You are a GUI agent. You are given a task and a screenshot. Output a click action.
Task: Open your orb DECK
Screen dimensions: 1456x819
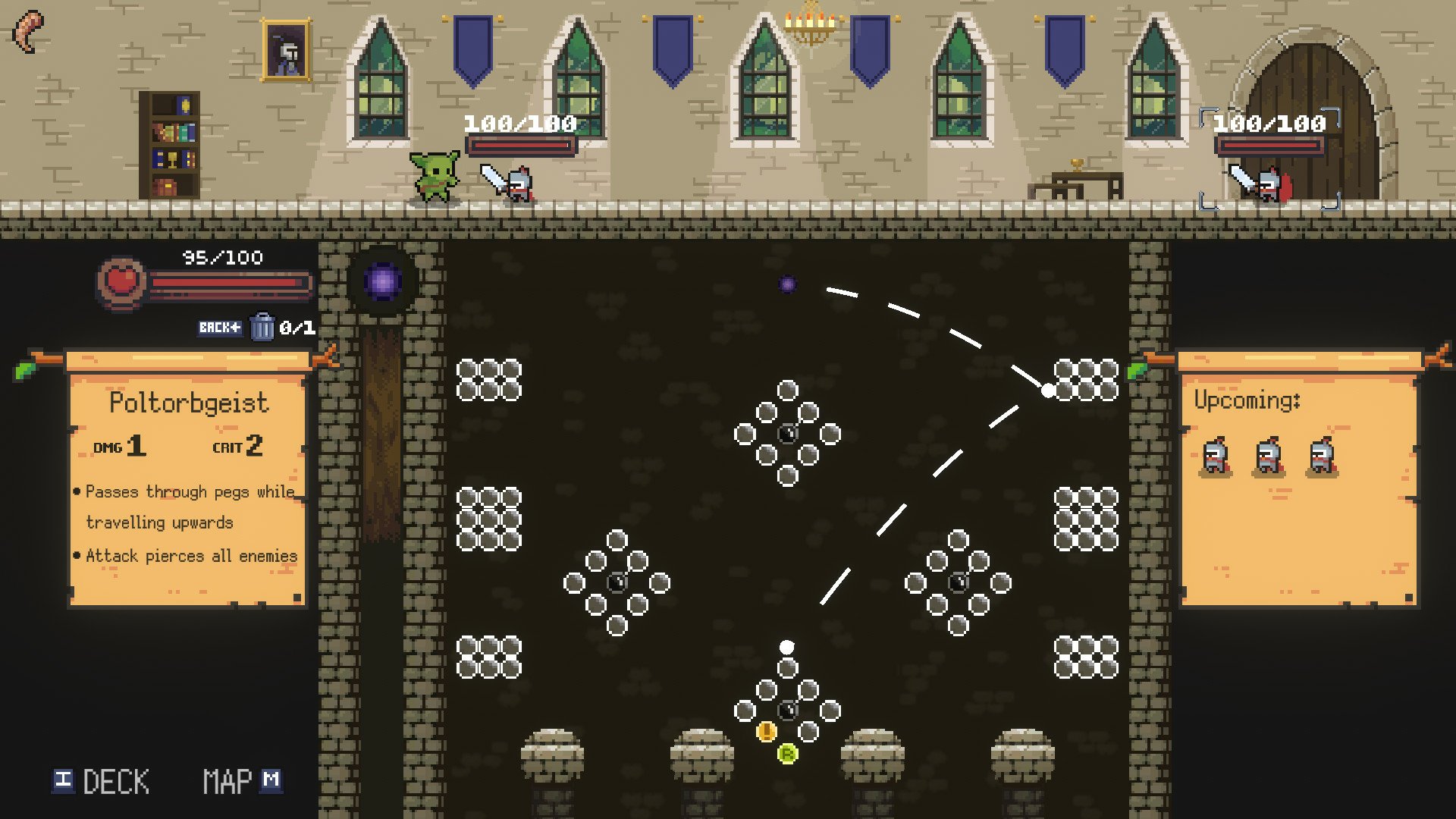point(115,780)
